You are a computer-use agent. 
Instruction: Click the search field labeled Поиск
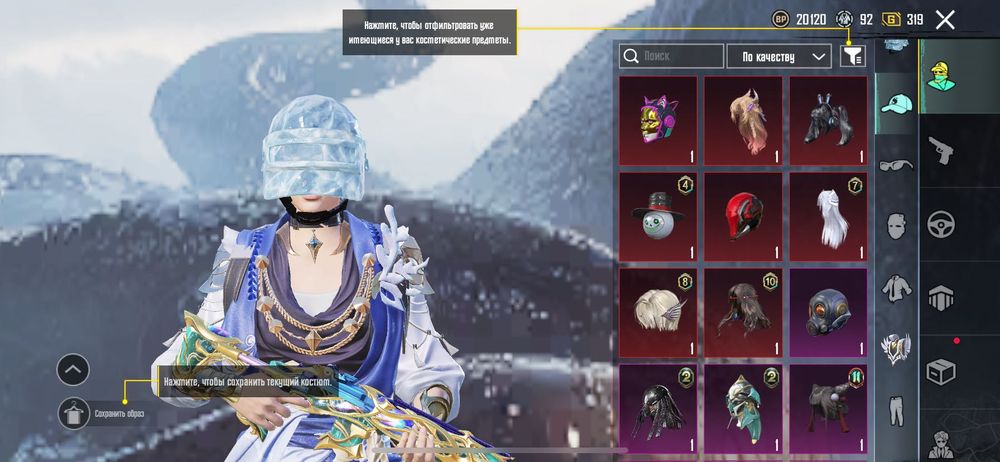(672, 56)
